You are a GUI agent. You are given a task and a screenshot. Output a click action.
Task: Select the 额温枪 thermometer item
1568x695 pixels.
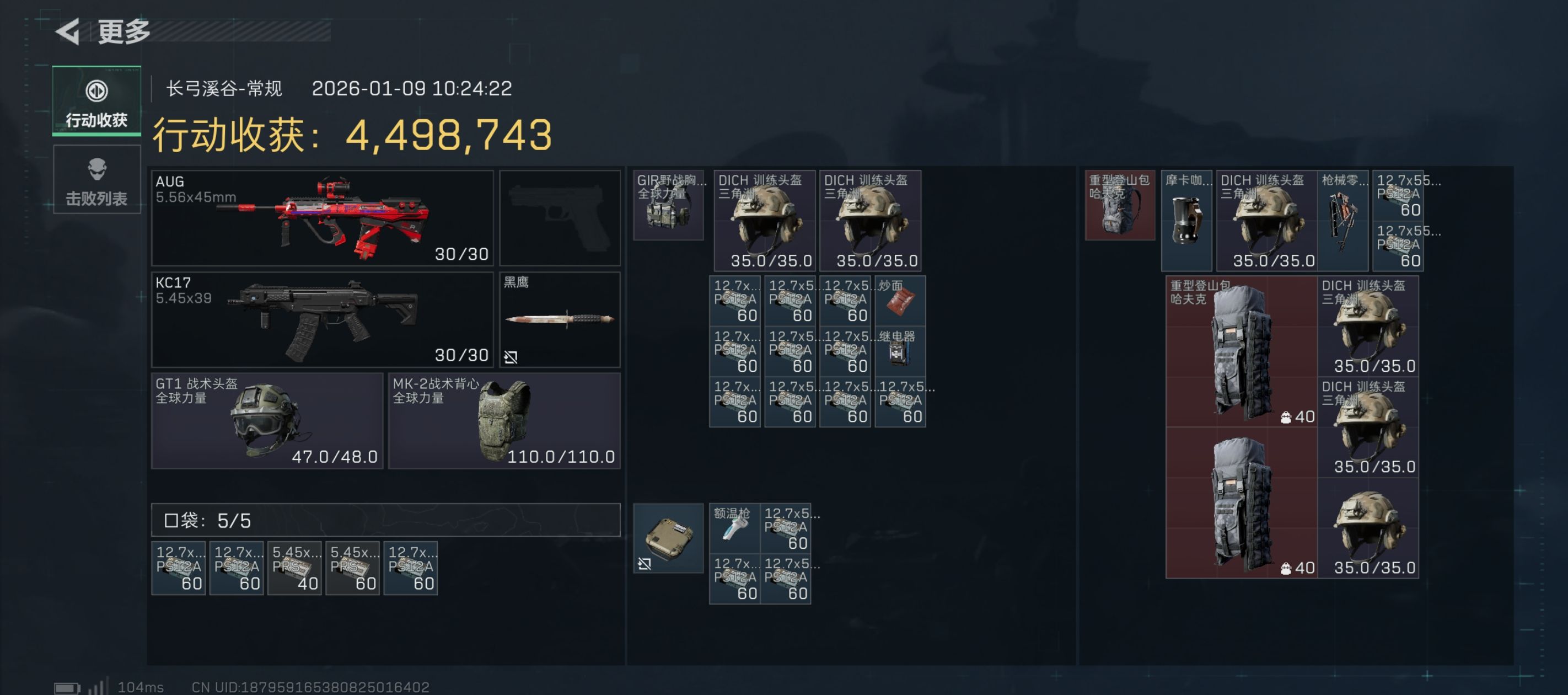coord(735,527)
